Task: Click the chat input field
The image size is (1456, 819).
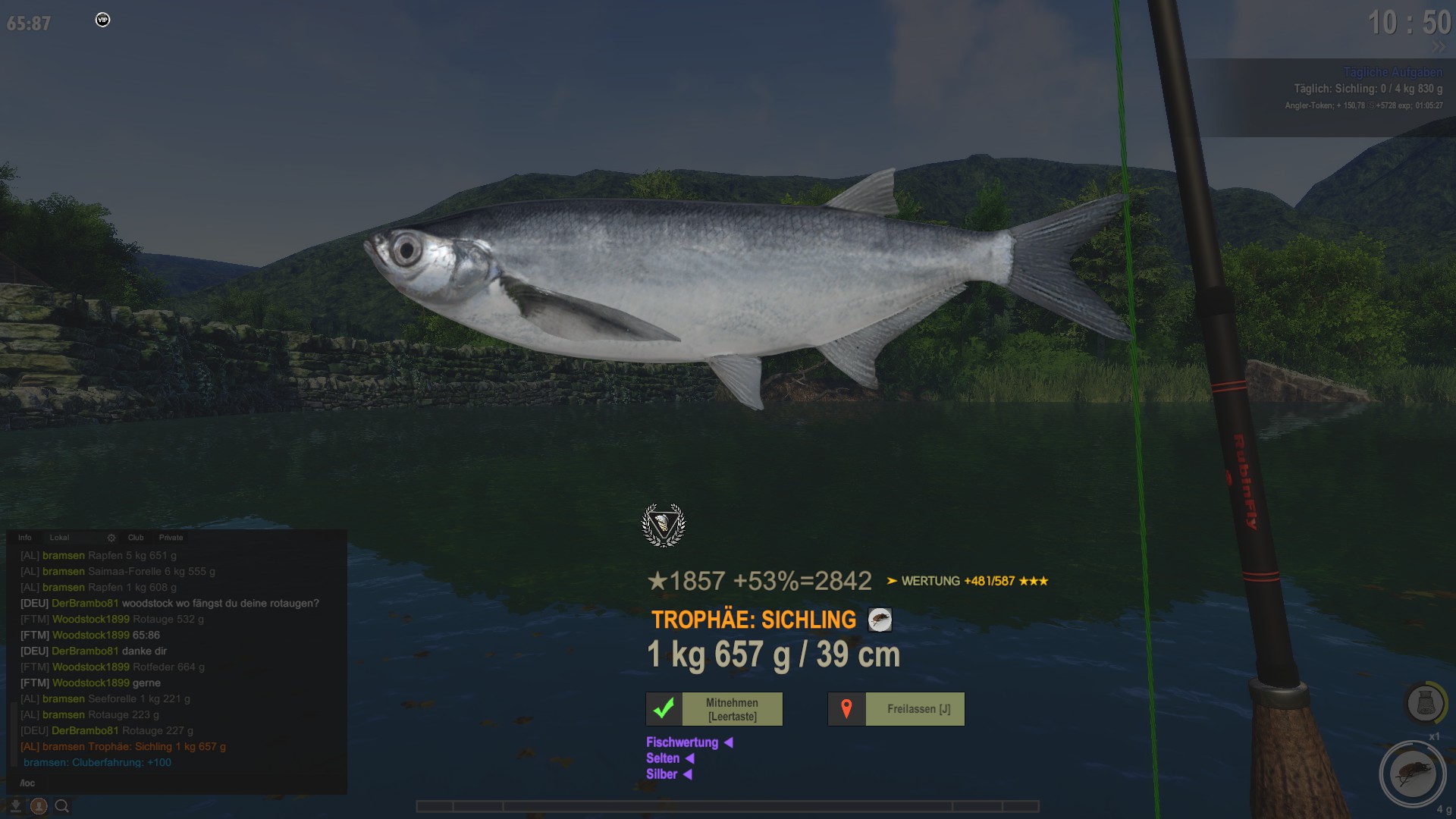Action: [174, 783]
